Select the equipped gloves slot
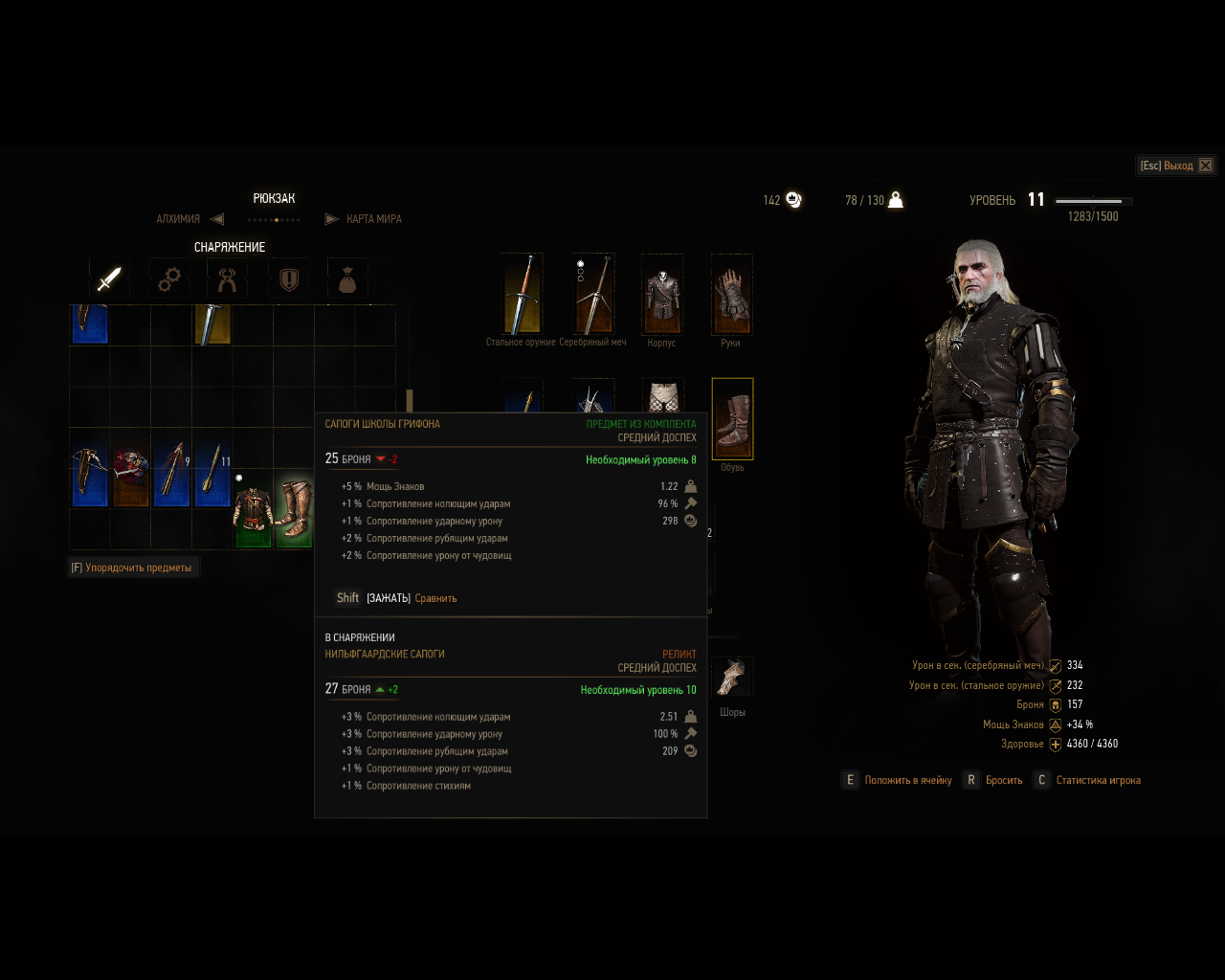1225x980 pixels. pyautogui.click(x=731, y=294)
